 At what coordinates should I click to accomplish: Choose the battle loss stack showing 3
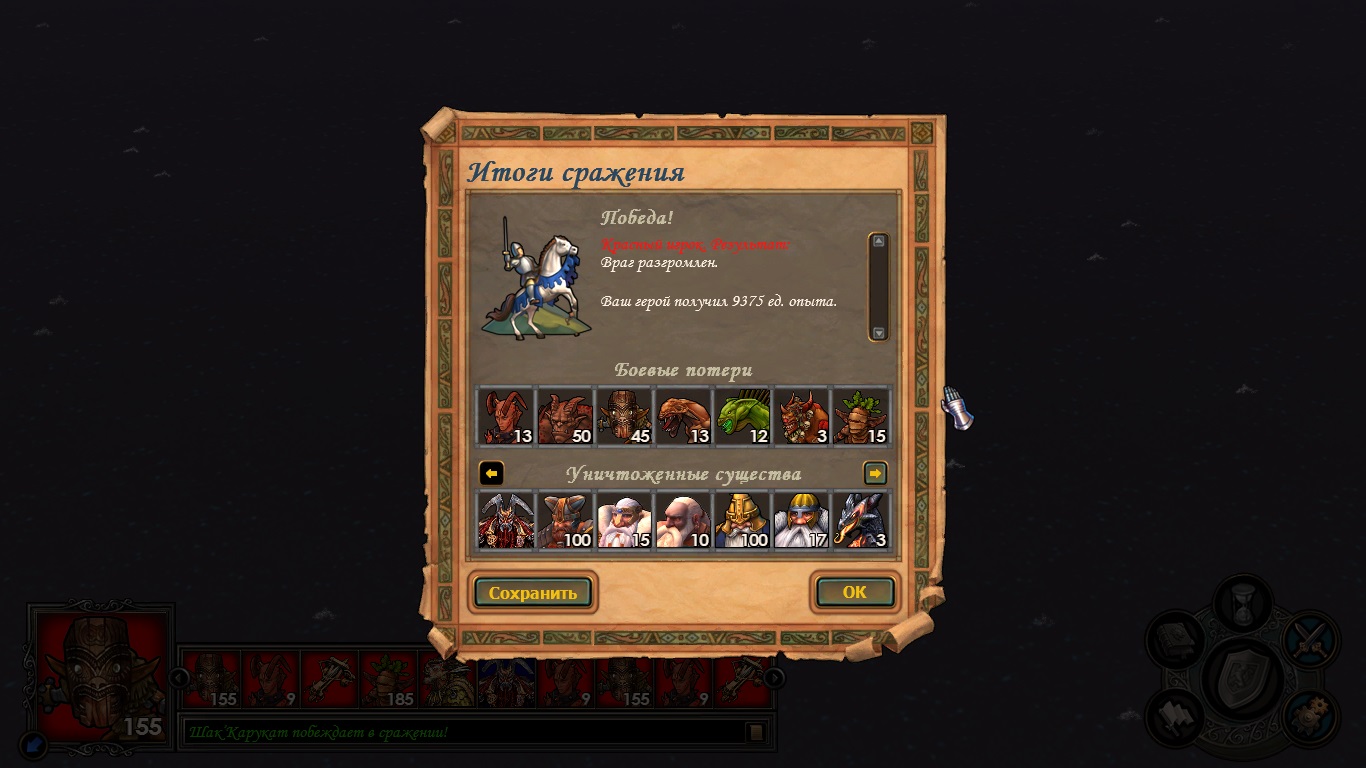(x=801, y=416)
